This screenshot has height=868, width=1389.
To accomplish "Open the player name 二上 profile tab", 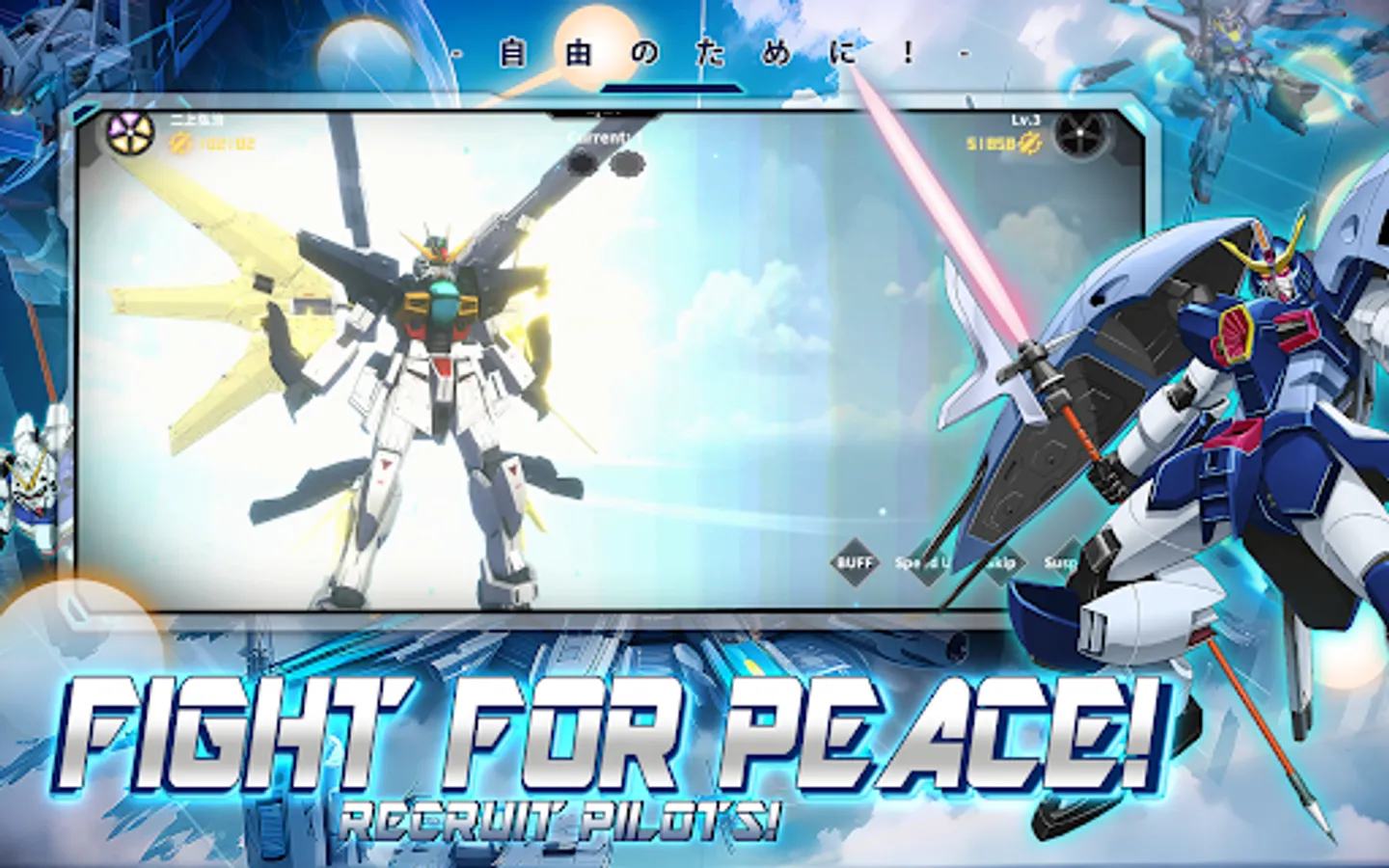I will [x=193, y=120].
